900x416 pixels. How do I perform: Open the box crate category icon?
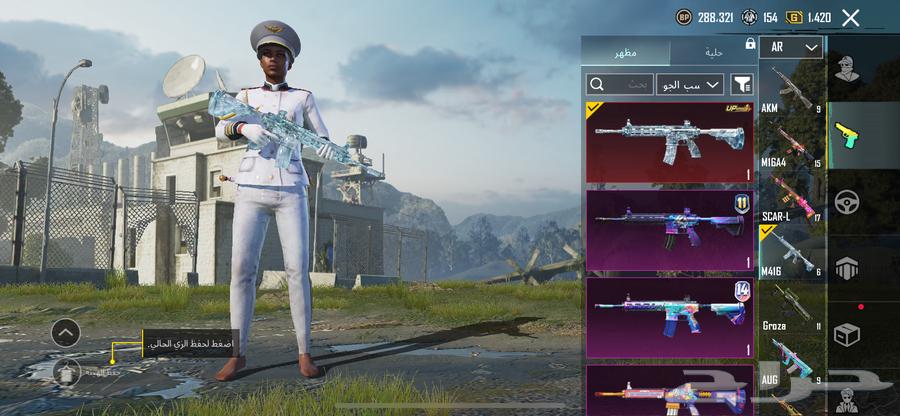pos(849,333)
